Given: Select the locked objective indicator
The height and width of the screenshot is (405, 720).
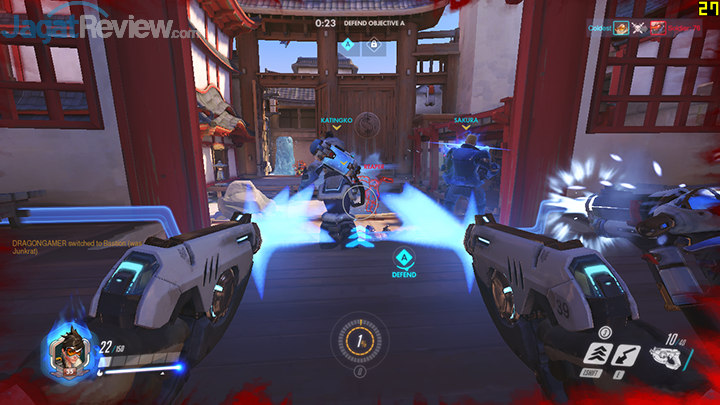Looking at the screenshot, I should [x=373, y=44].
